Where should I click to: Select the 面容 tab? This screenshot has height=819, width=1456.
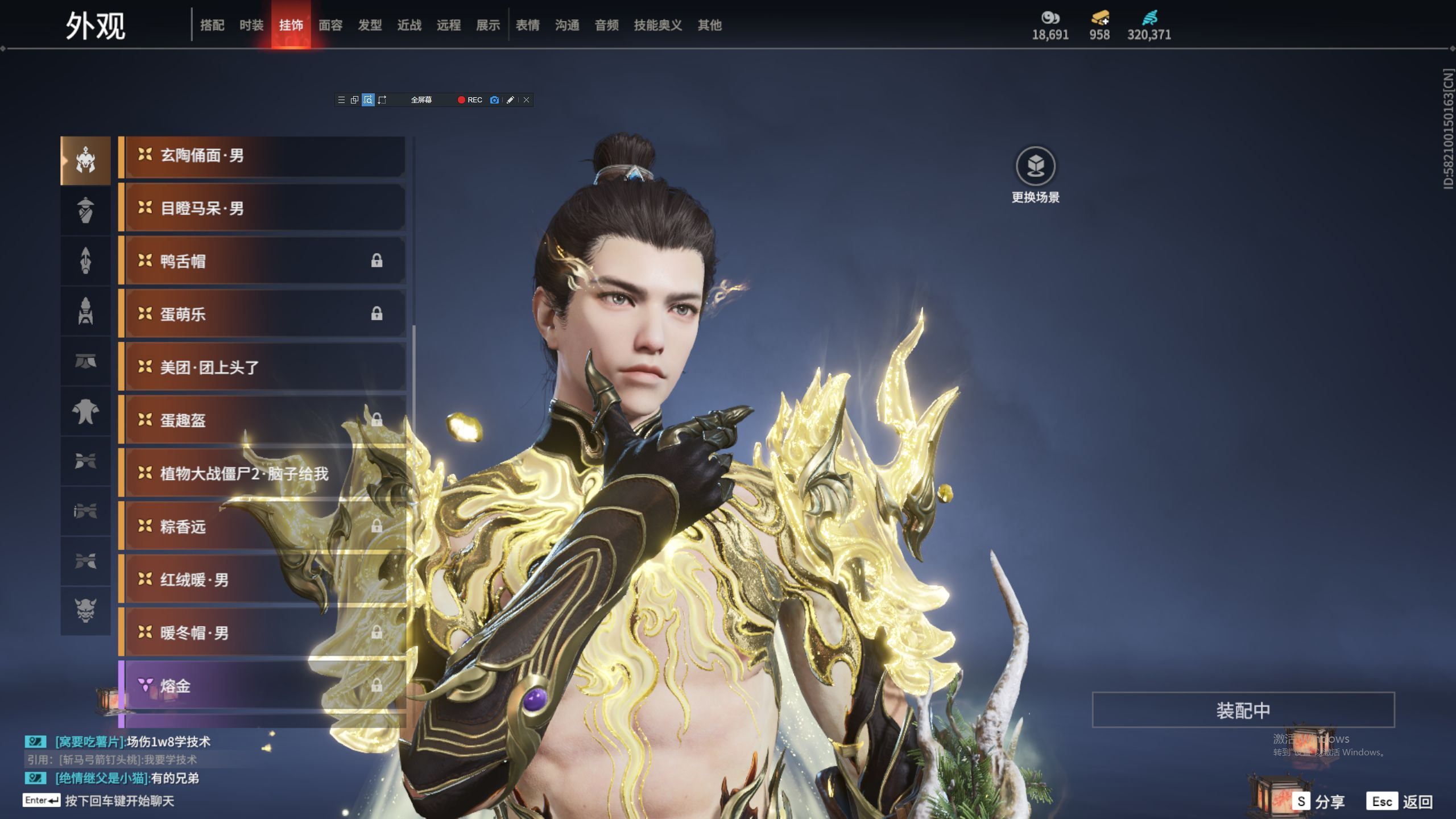330,25
